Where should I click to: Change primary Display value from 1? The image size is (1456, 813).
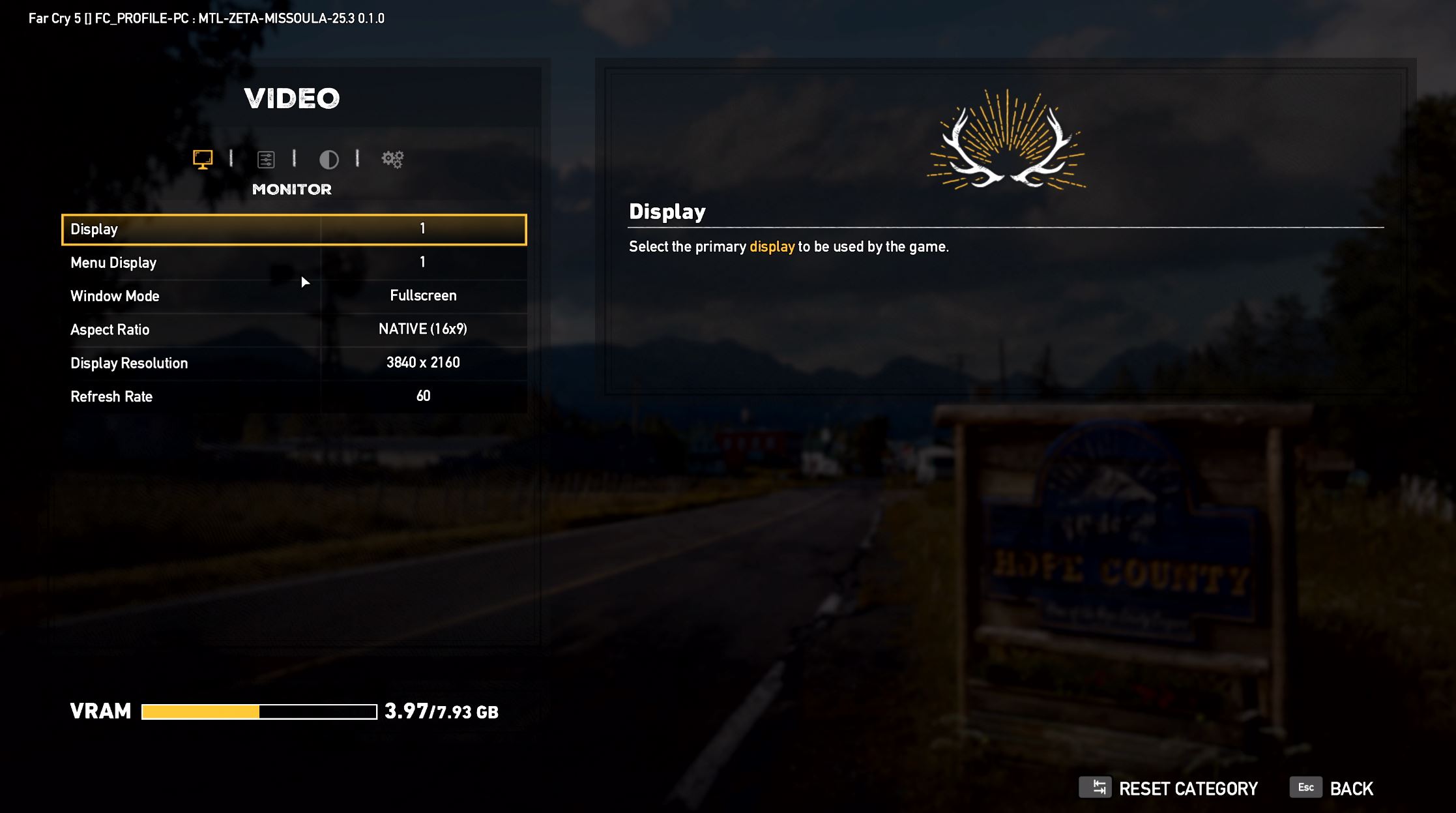424,229
